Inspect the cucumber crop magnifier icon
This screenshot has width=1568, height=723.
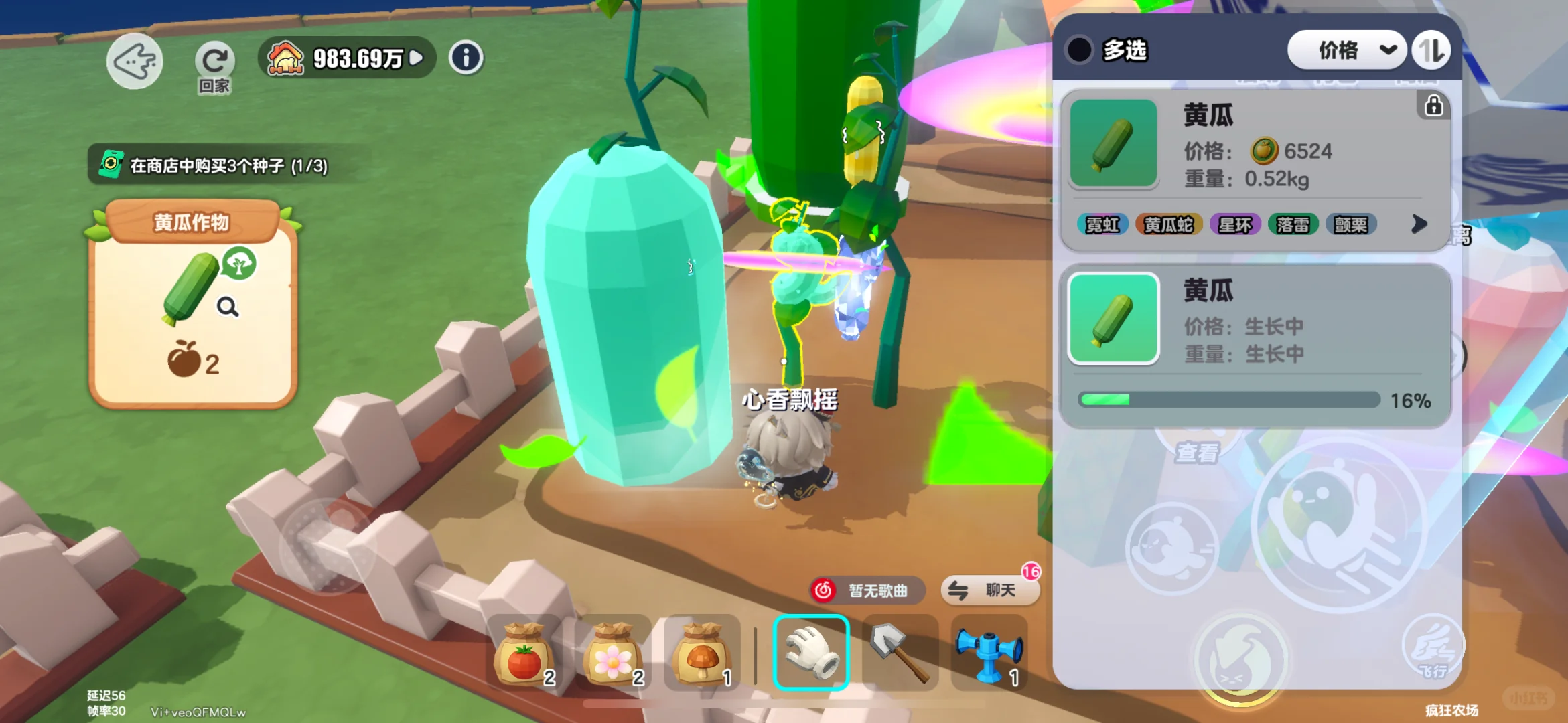[x=228, y=307]
